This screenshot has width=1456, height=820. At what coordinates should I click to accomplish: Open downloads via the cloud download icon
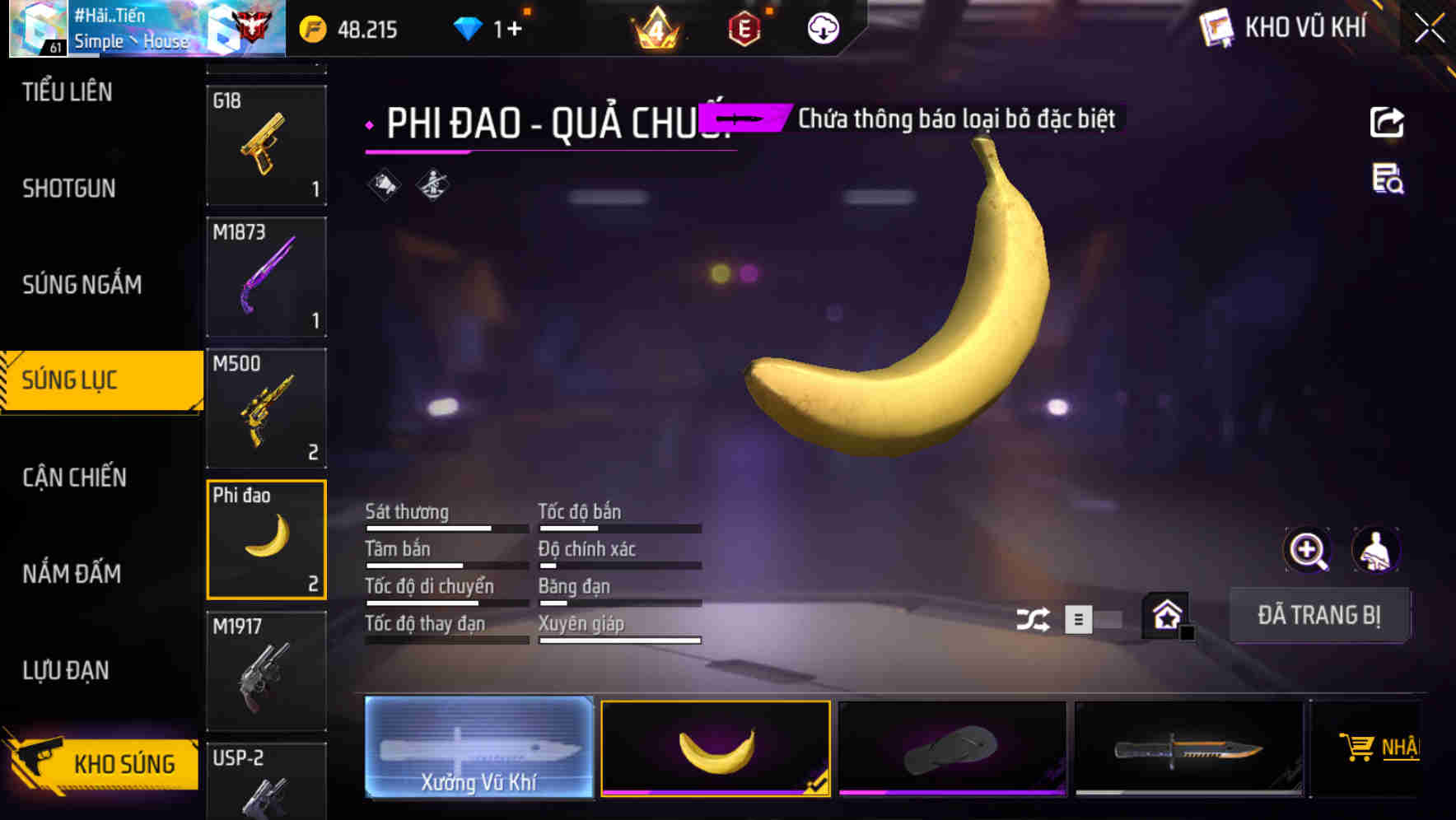click(822, 27)
